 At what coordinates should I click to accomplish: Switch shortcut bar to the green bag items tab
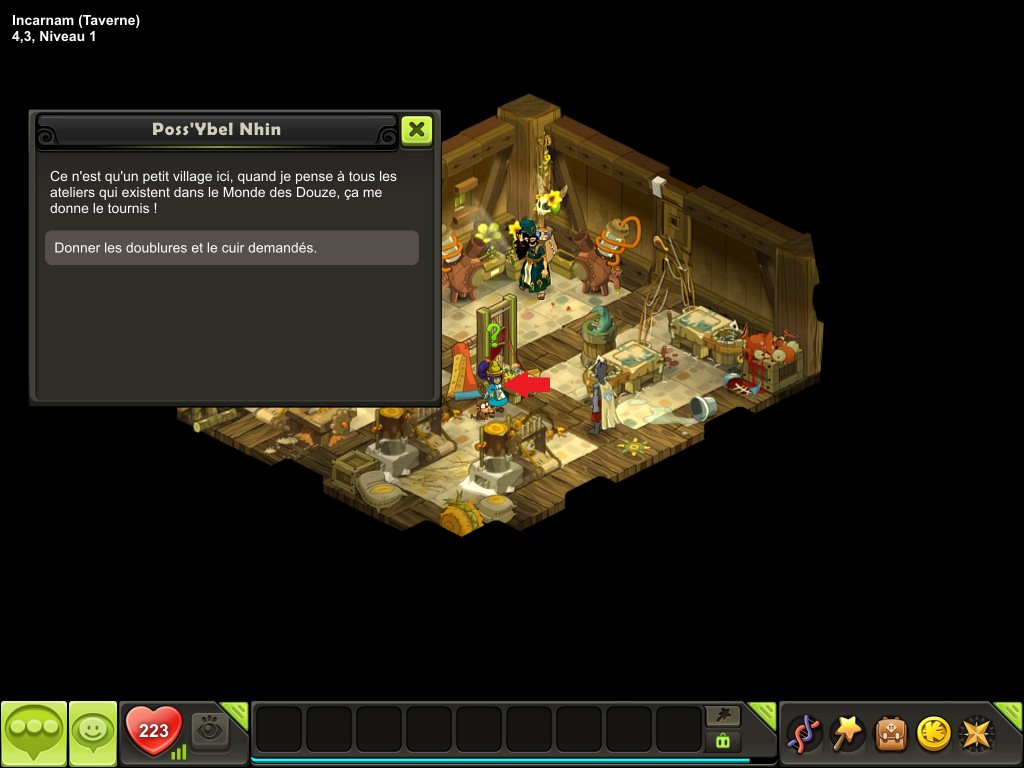[x=723, y=741]
